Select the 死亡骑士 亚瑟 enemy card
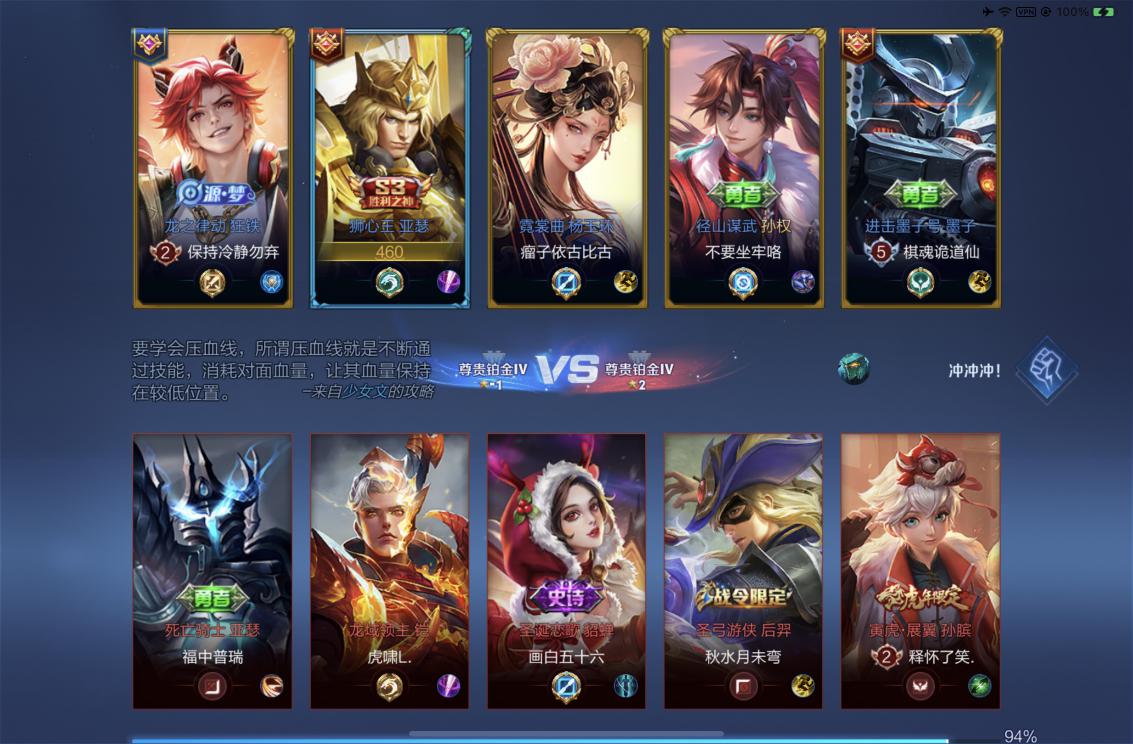The height and width of the screenshot is (744, 1133). 213,571
